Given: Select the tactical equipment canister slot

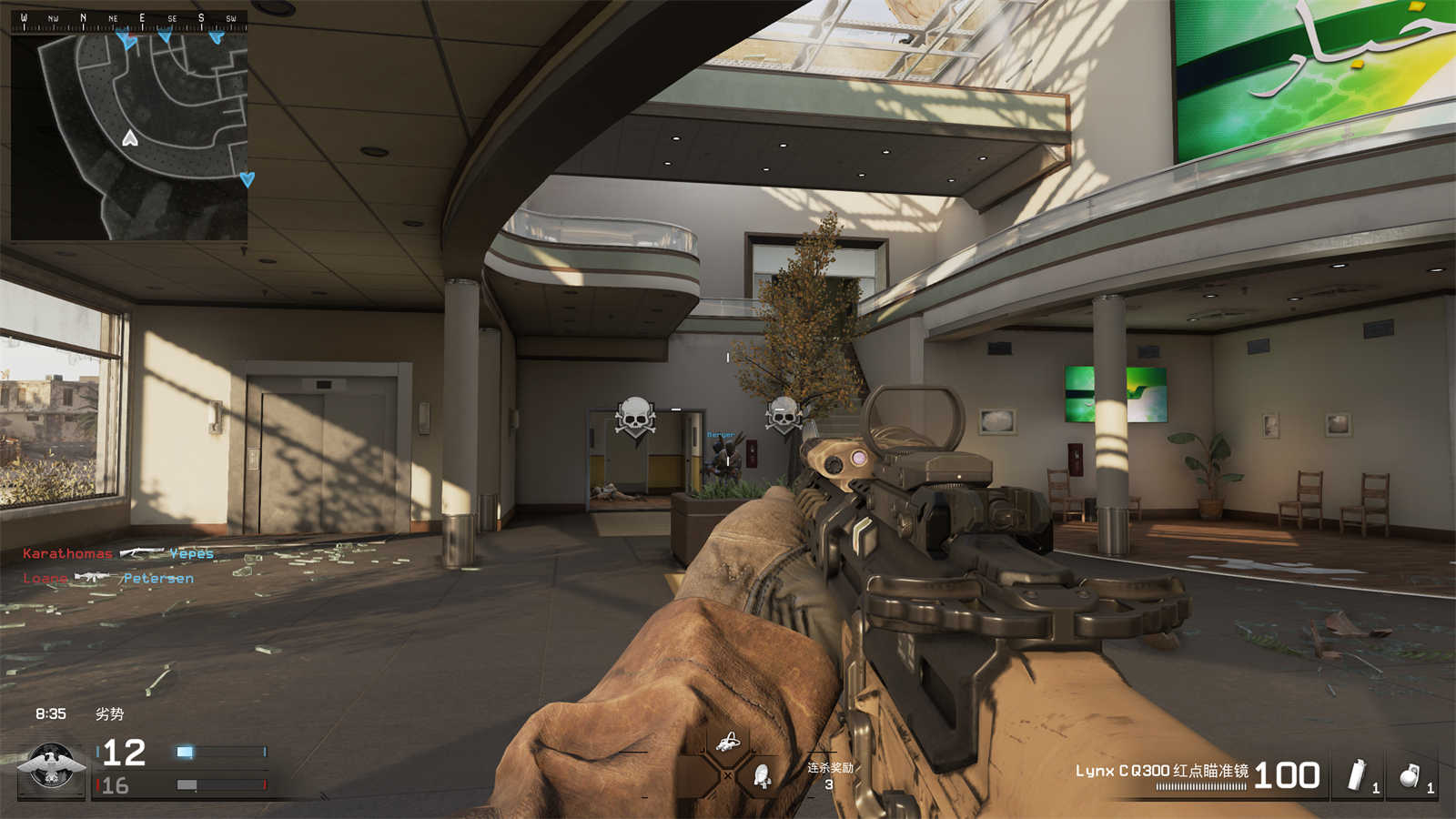Looking at the screenshot, I should (1357, 775).
